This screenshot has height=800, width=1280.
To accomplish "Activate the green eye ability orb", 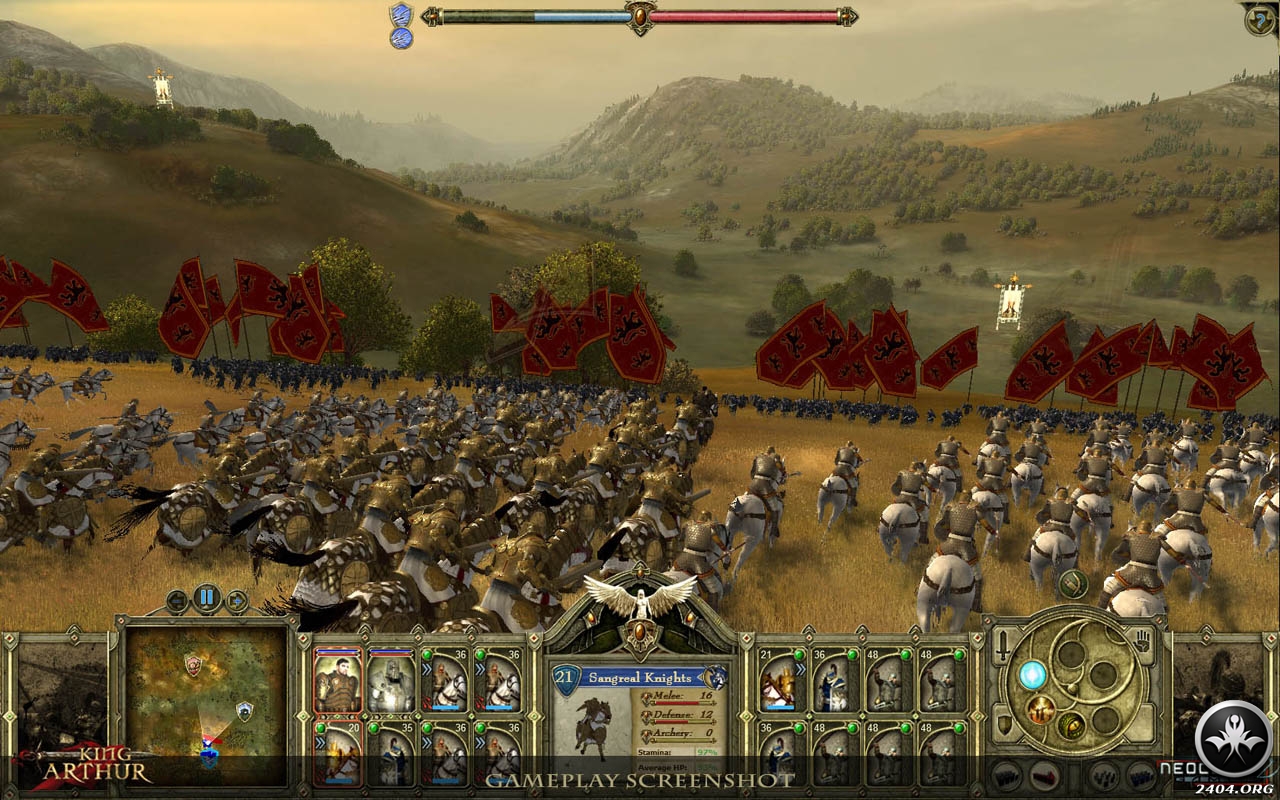I will click(x=1072, y=724).
